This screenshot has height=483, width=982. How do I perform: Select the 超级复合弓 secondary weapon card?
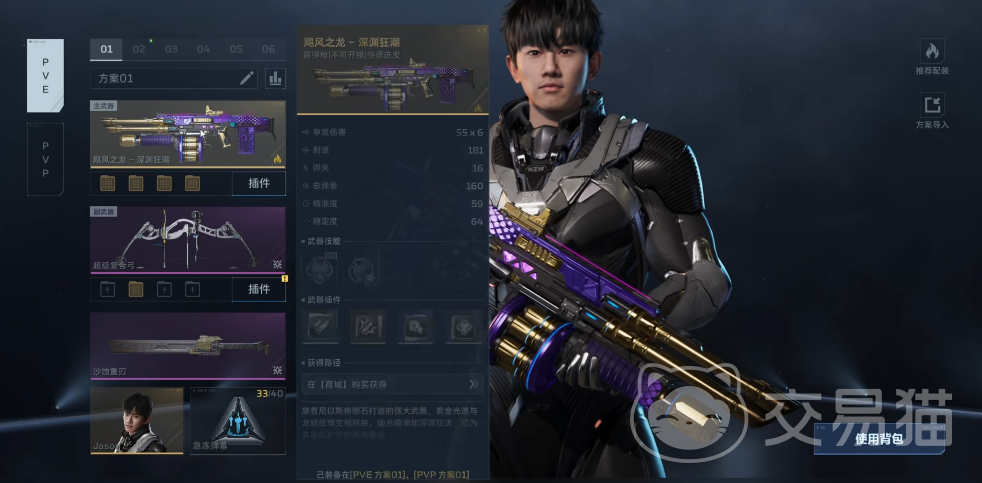pos(188,240)
